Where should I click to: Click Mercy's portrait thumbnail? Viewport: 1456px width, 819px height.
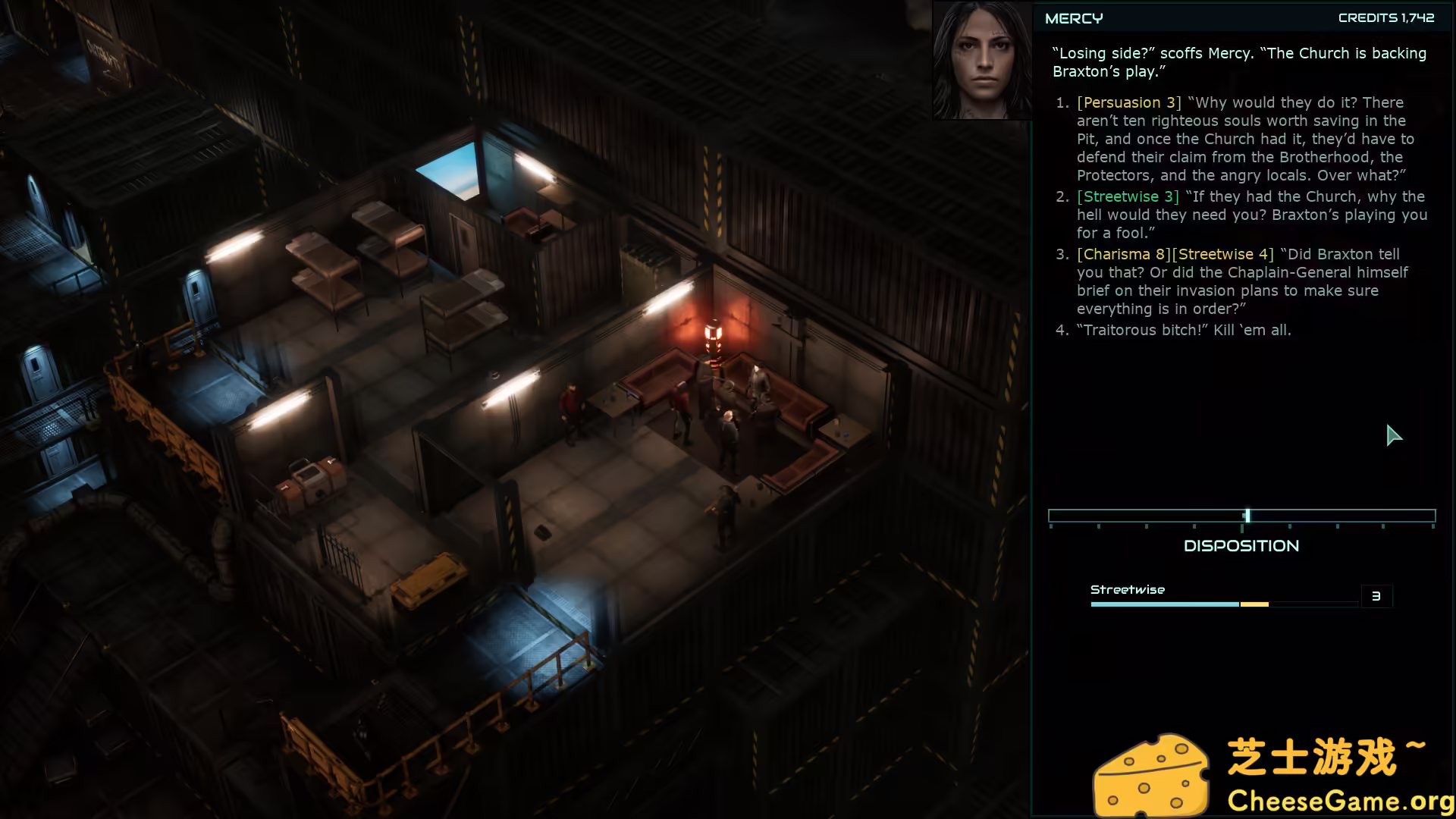click(x=981, y=61)
